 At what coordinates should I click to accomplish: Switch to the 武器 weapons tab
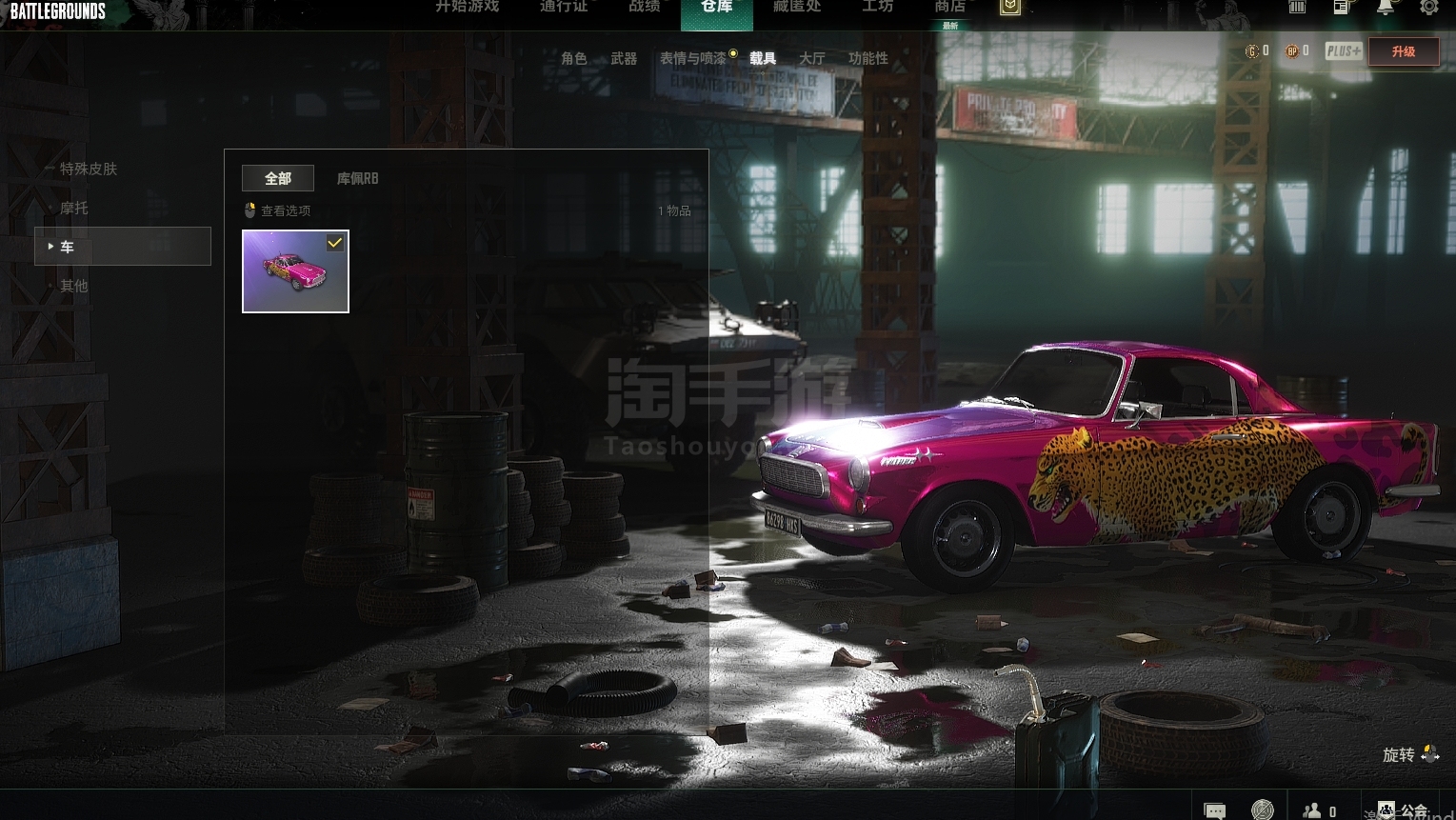pos(624,58)
